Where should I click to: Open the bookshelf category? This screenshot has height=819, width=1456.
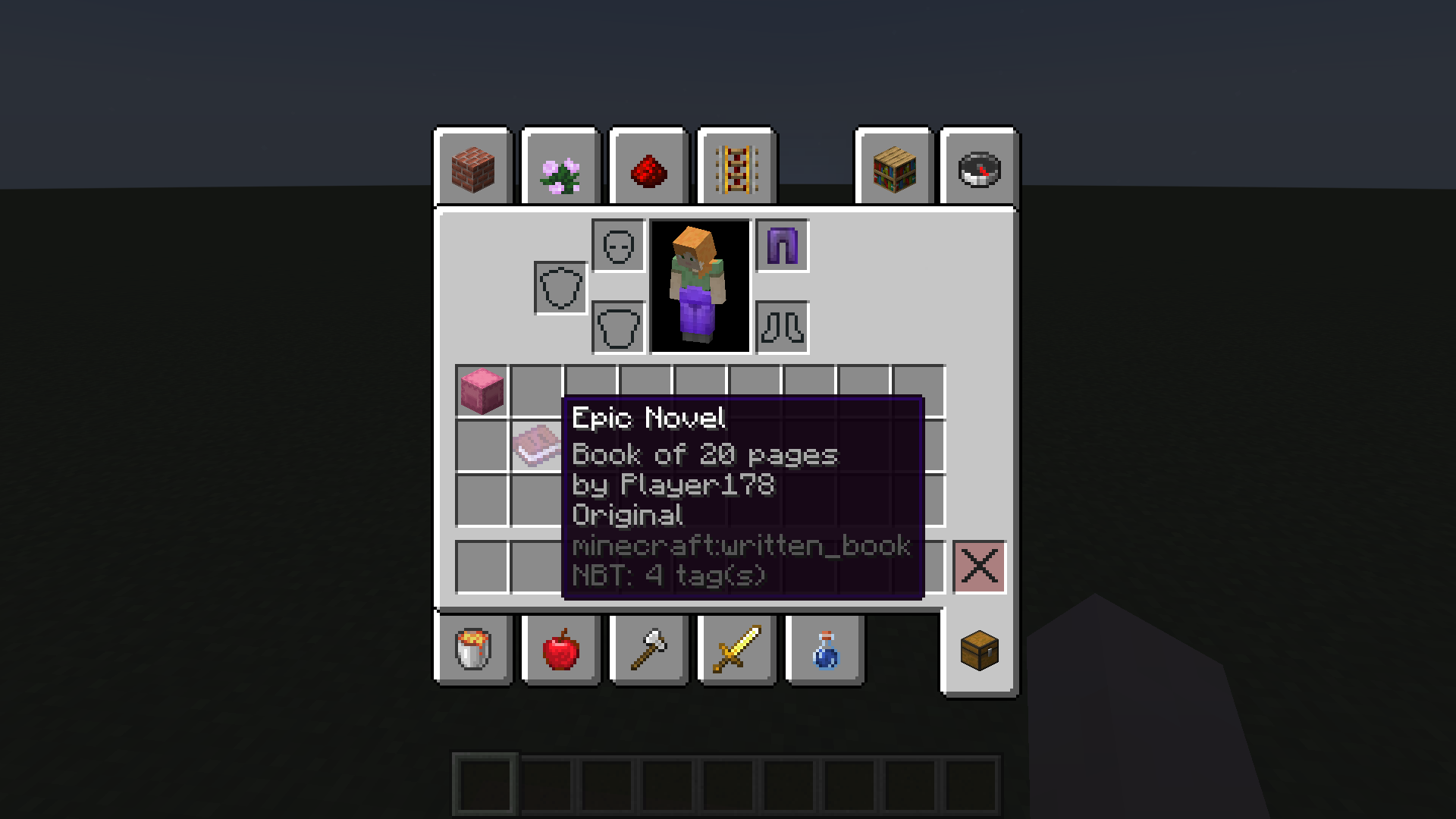[893, 168]
